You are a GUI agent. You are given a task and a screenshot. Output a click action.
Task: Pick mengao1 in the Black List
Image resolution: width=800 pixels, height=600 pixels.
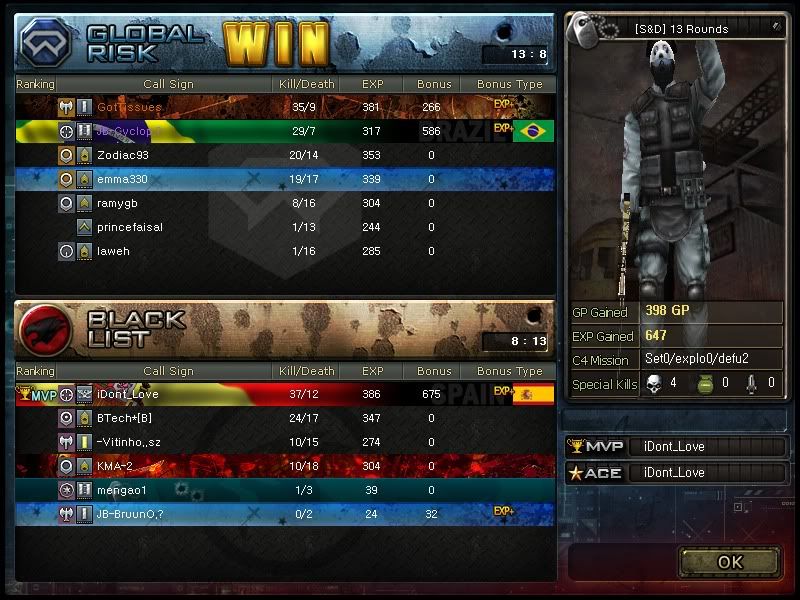[285, 490]
